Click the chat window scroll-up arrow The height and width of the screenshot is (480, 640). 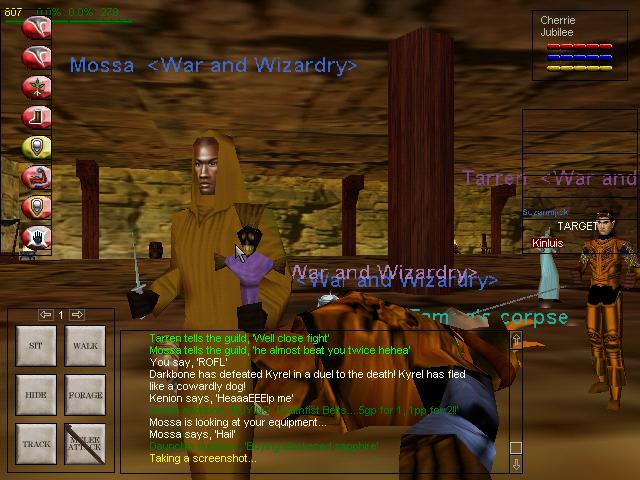click(516, 341)
